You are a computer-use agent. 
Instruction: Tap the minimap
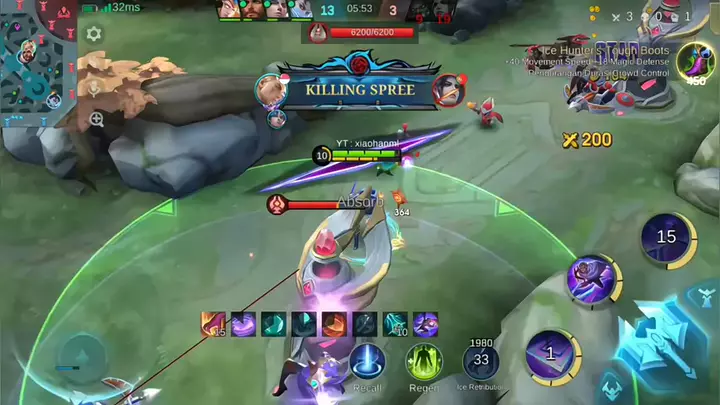[x=36, y=60]
